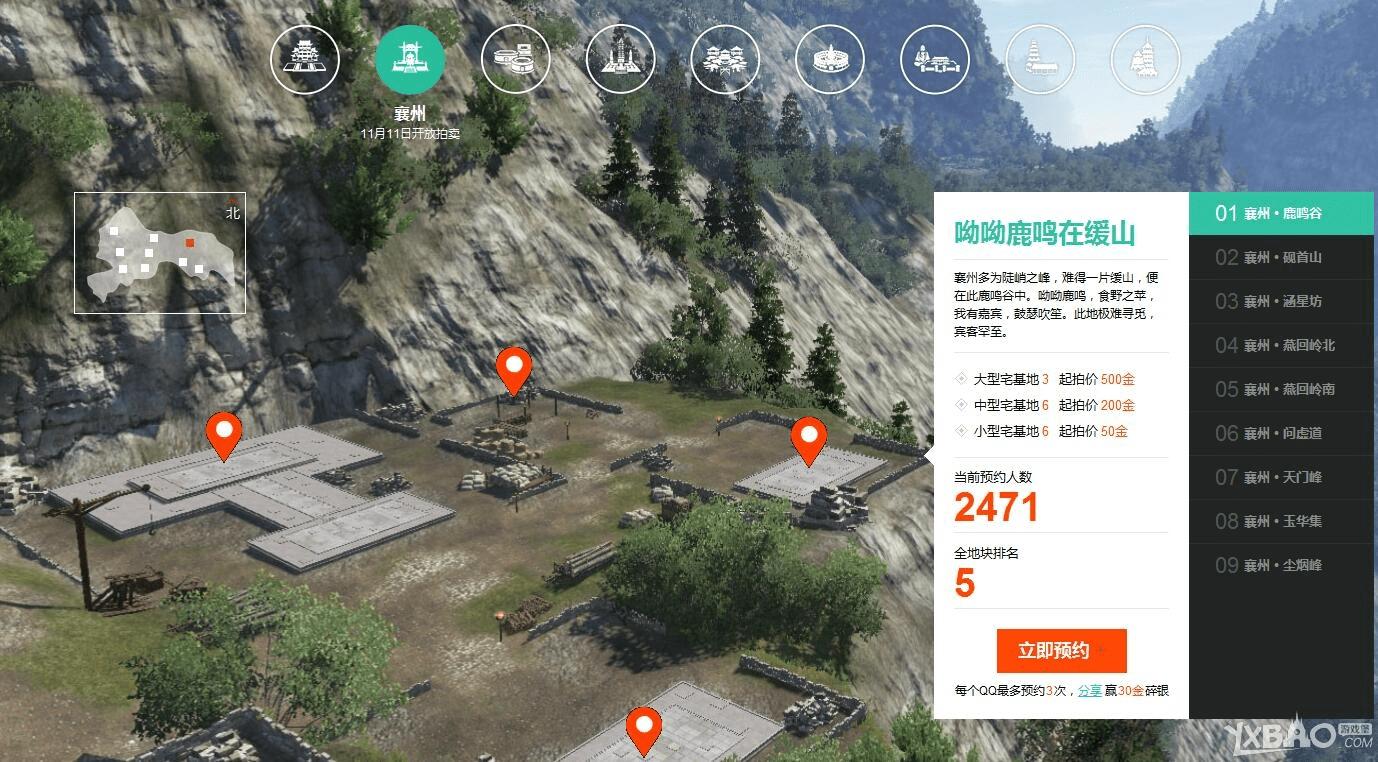
Task: Switch to plot 06 襄州·问虚道
Action: (x=1281, y=433)
